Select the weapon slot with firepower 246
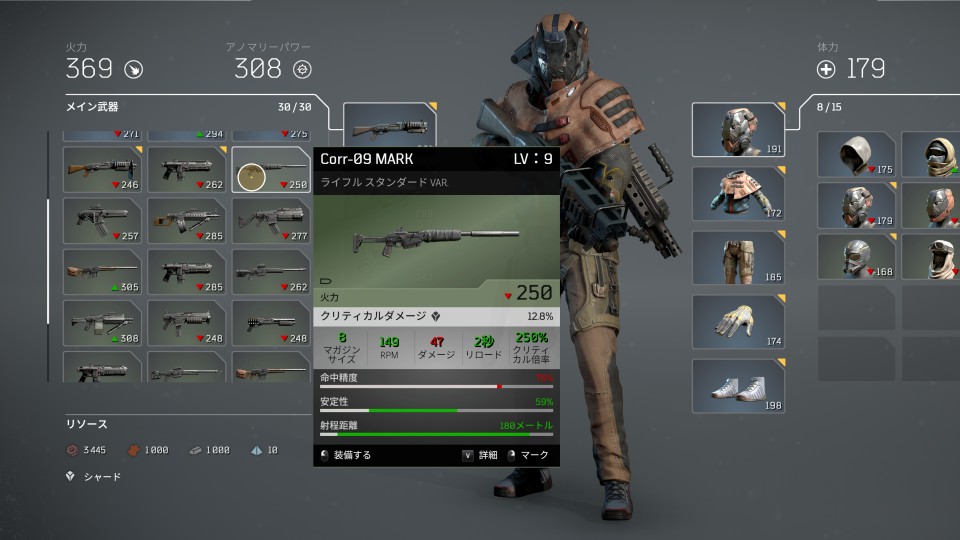Screen dimensions: 960x540 pos(101,169)
